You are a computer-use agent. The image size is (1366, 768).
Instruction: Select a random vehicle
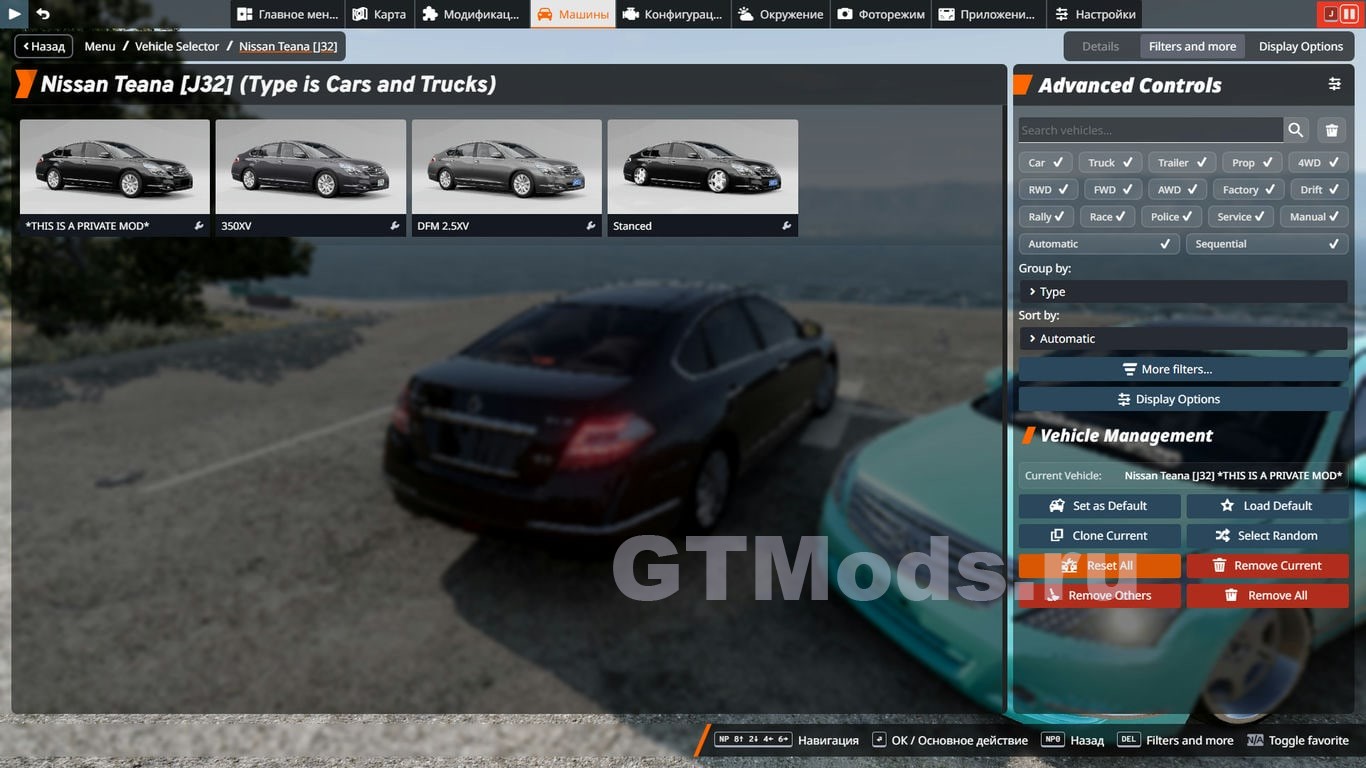[1267, 536]
